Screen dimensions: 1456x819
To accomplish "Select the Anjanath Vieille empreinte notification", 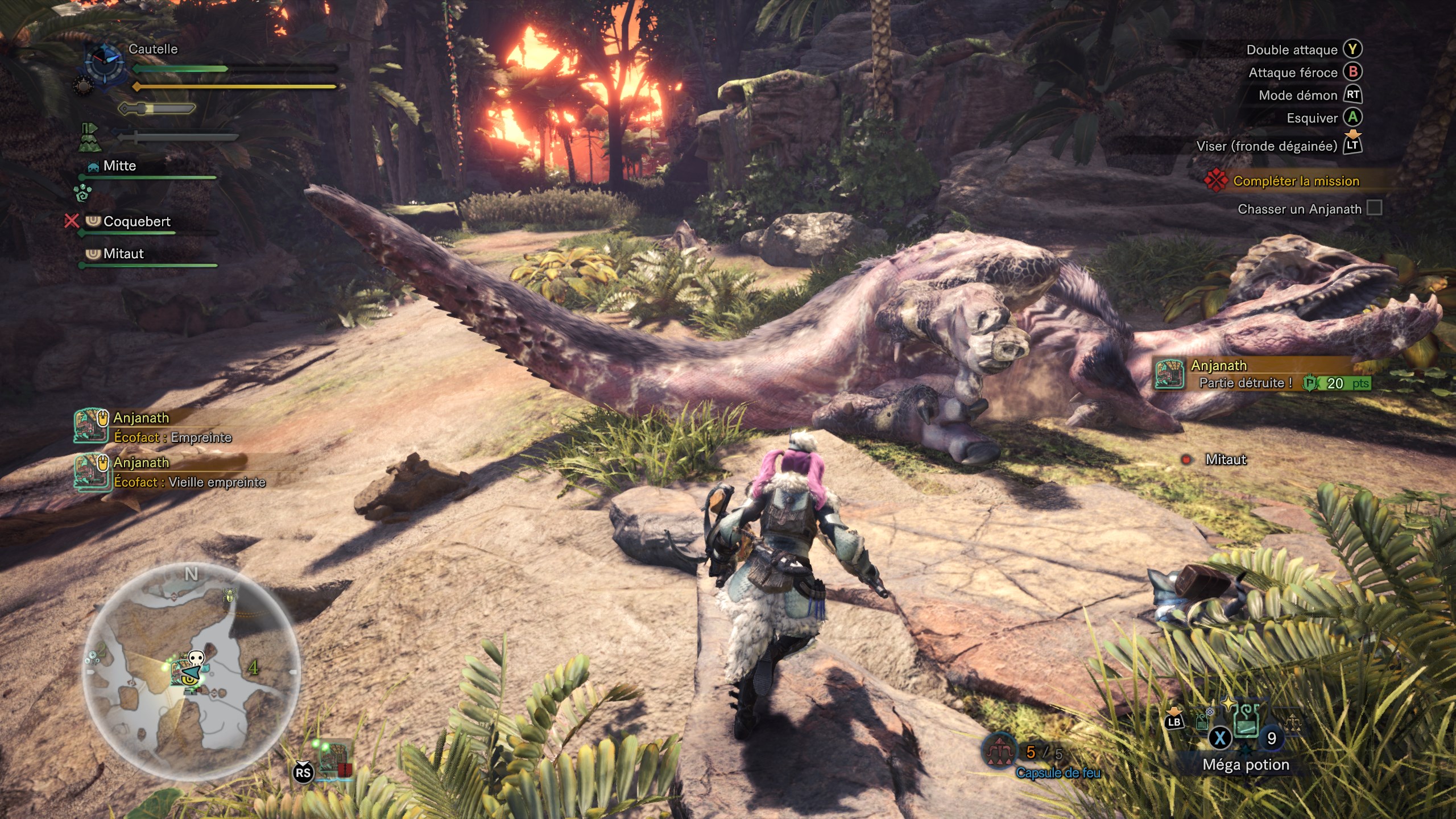I will [x=171, y=473].
